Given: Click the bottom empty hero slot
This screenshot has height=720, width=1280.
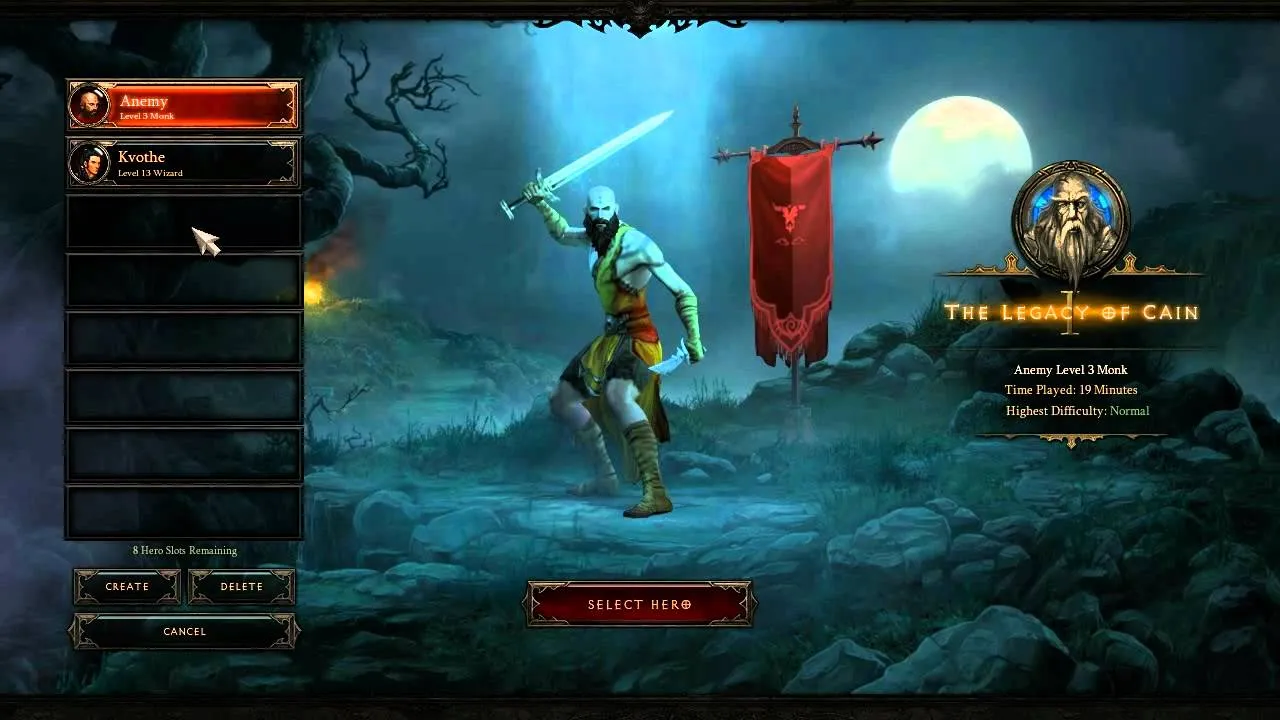Looking at the screenshot, I should pyautogui.click(x=183, y=513).
